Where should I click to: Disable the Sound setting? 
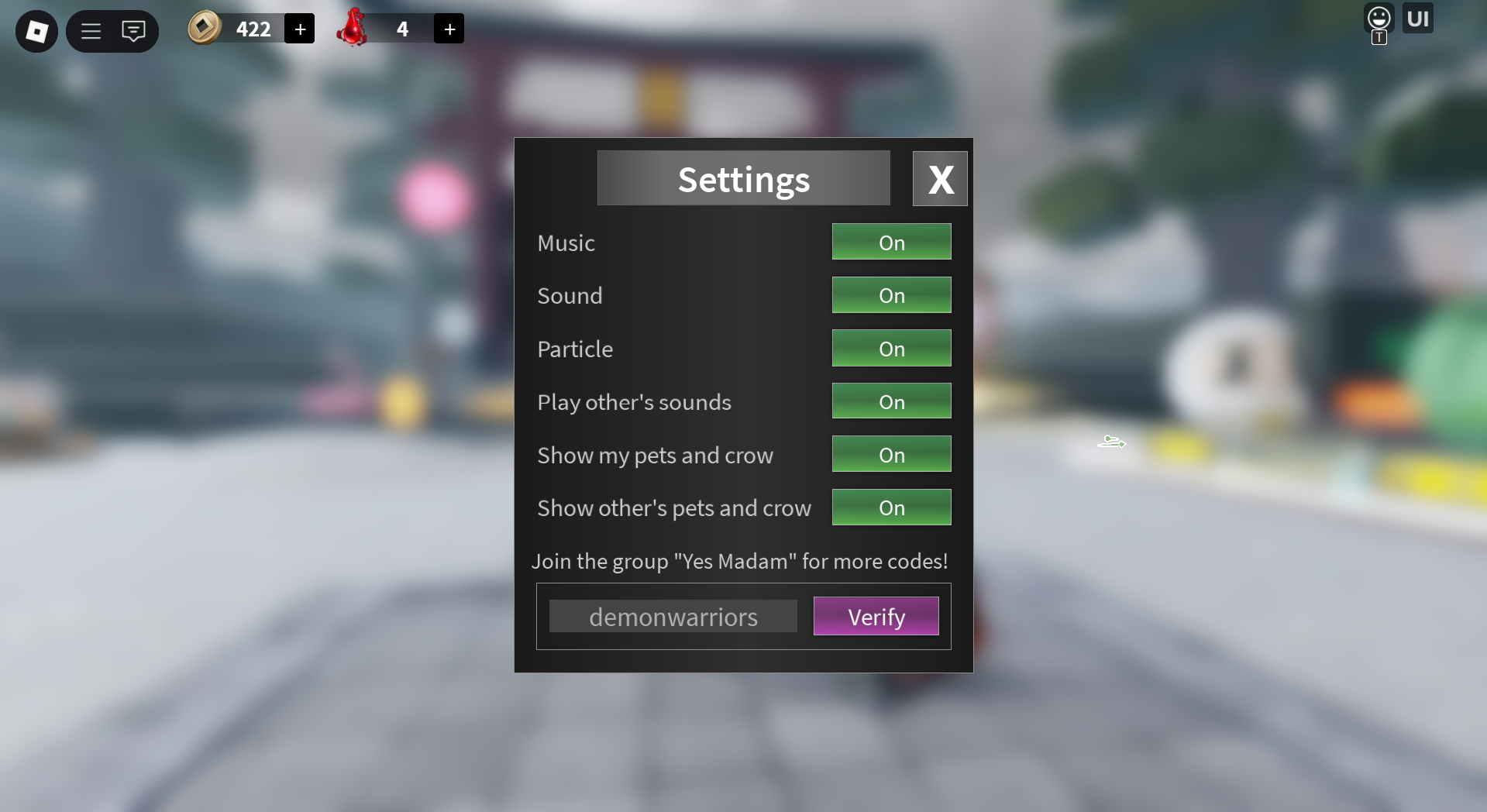891,295
